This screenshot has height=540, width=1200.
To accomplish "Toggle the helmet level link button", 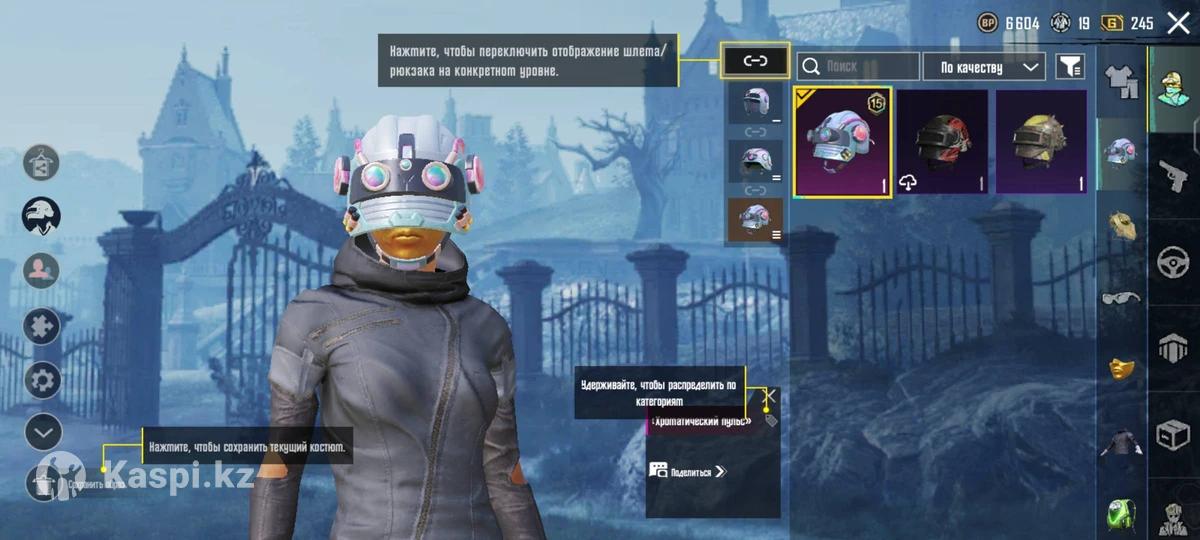I will click(x=755, y=61).
